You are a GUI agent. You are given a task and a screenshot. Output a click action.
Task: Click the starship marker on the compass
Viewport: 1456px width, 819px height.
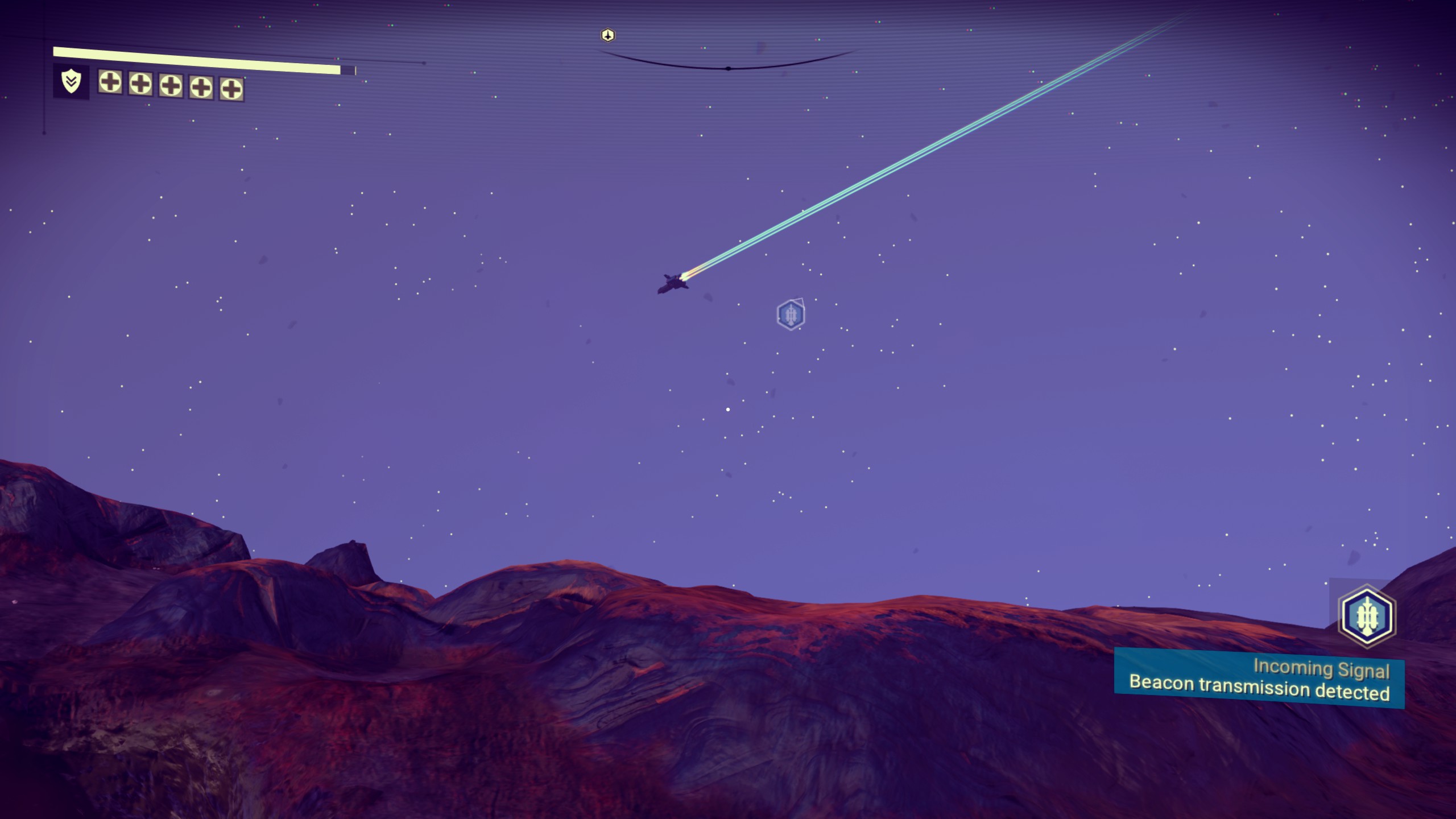pos(608,36)
